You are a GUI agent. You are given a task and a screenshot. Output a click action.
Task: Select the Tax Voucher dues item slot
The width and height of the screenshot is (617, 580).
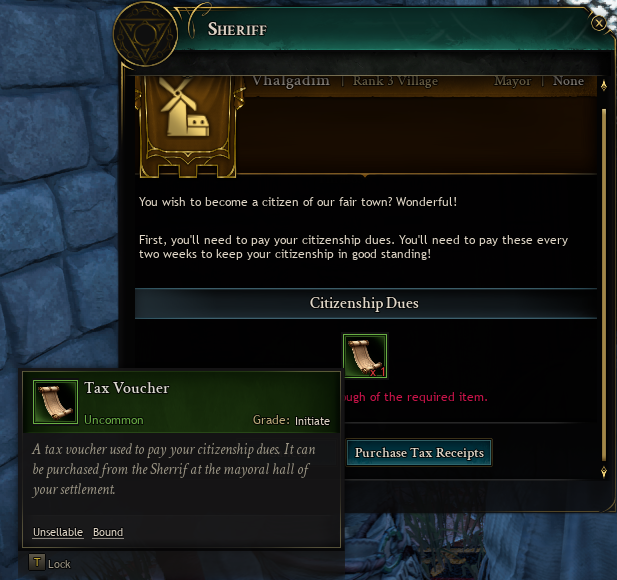click(x=365, y=356)
